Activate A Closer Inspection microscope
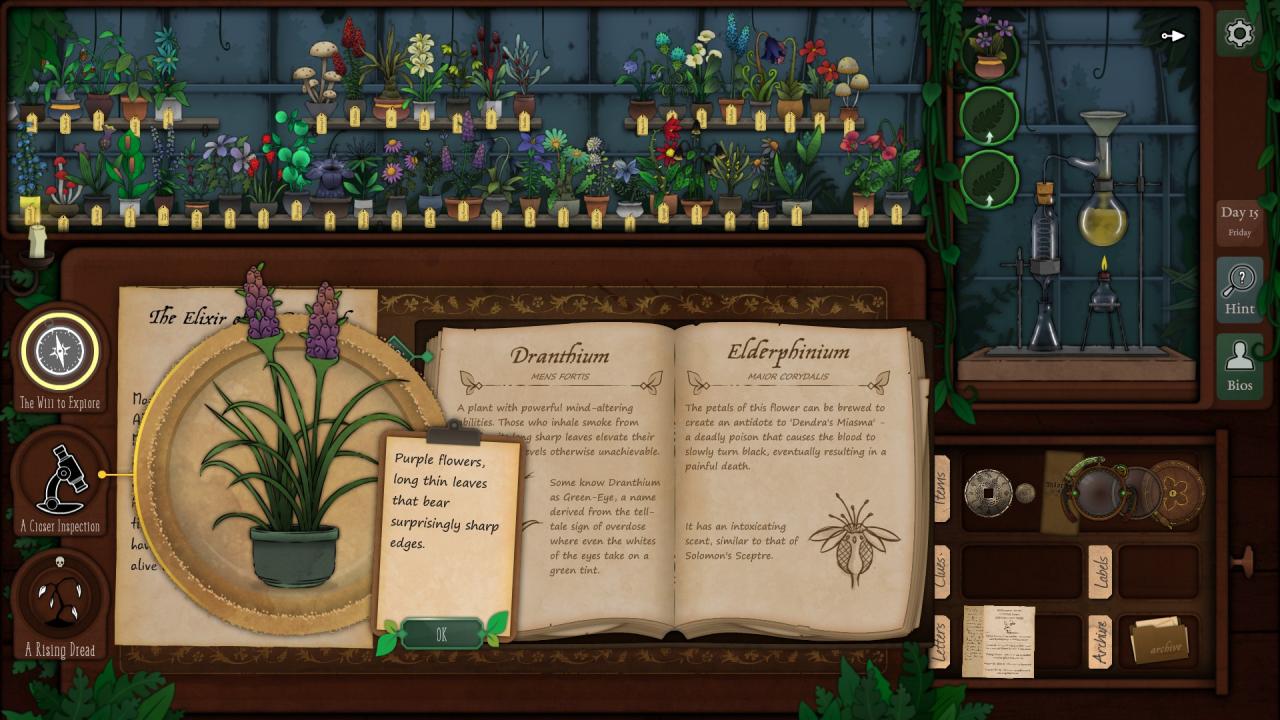This screenshot has width=1280, height=720. [60, 479]
